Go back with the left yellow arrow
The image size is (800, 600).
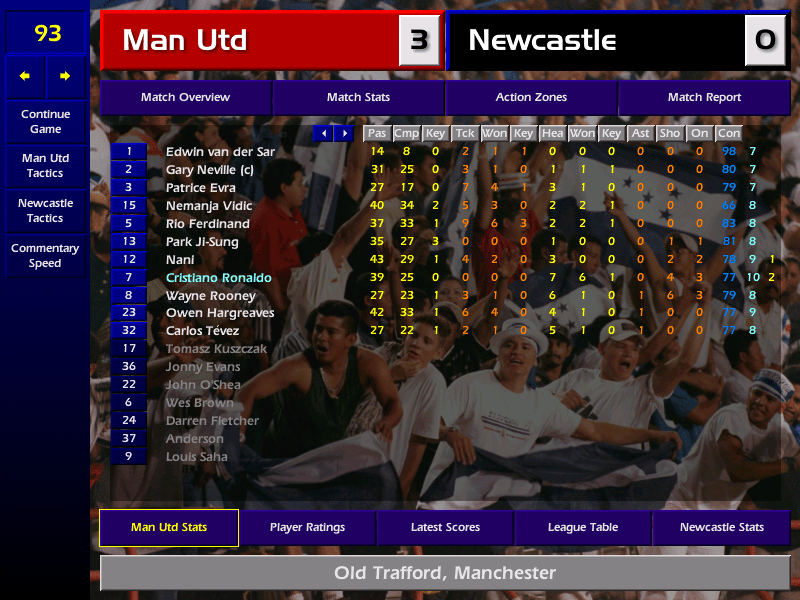(x=25, y=76)
